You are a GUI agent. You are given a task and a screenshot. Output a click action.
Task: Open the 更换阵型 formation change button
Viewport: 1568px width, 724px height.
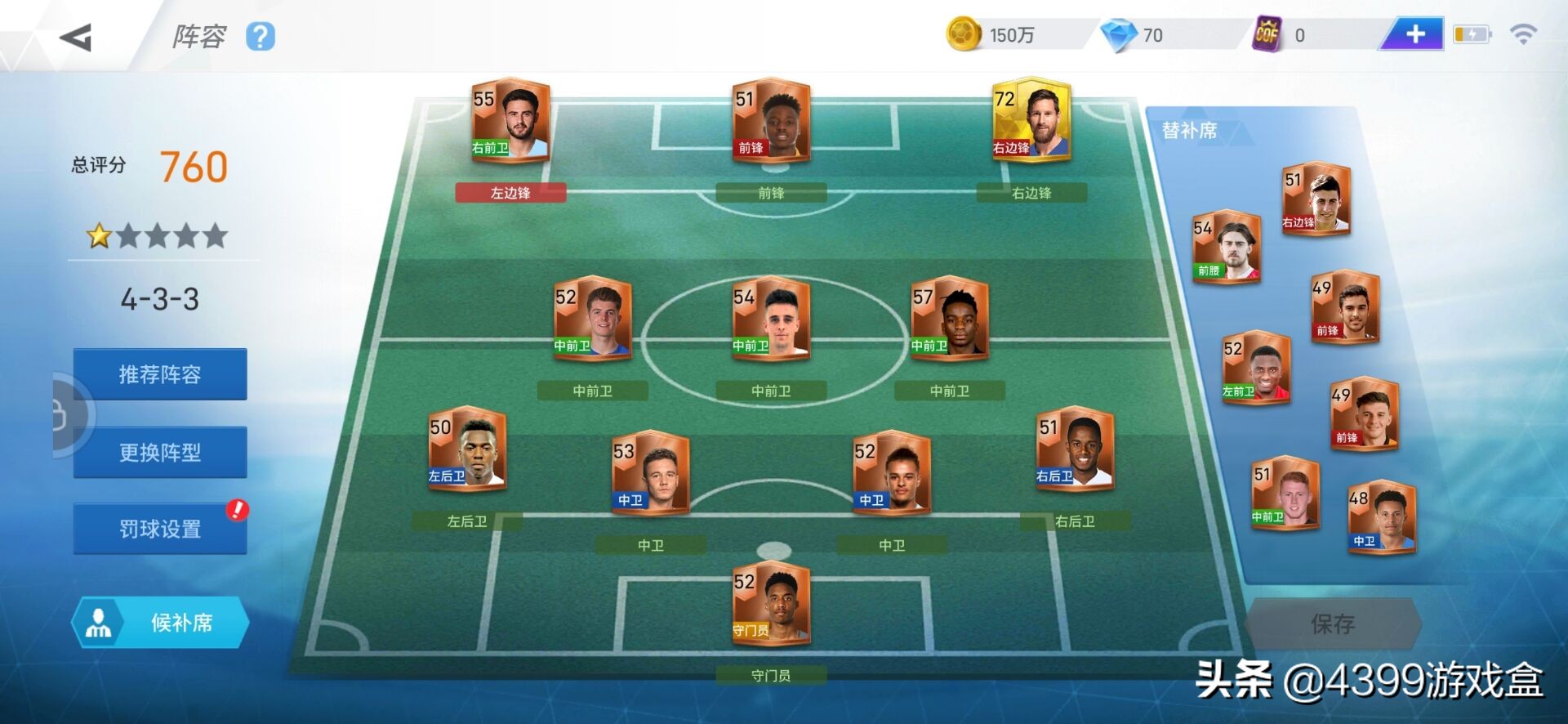click(160, 452)
